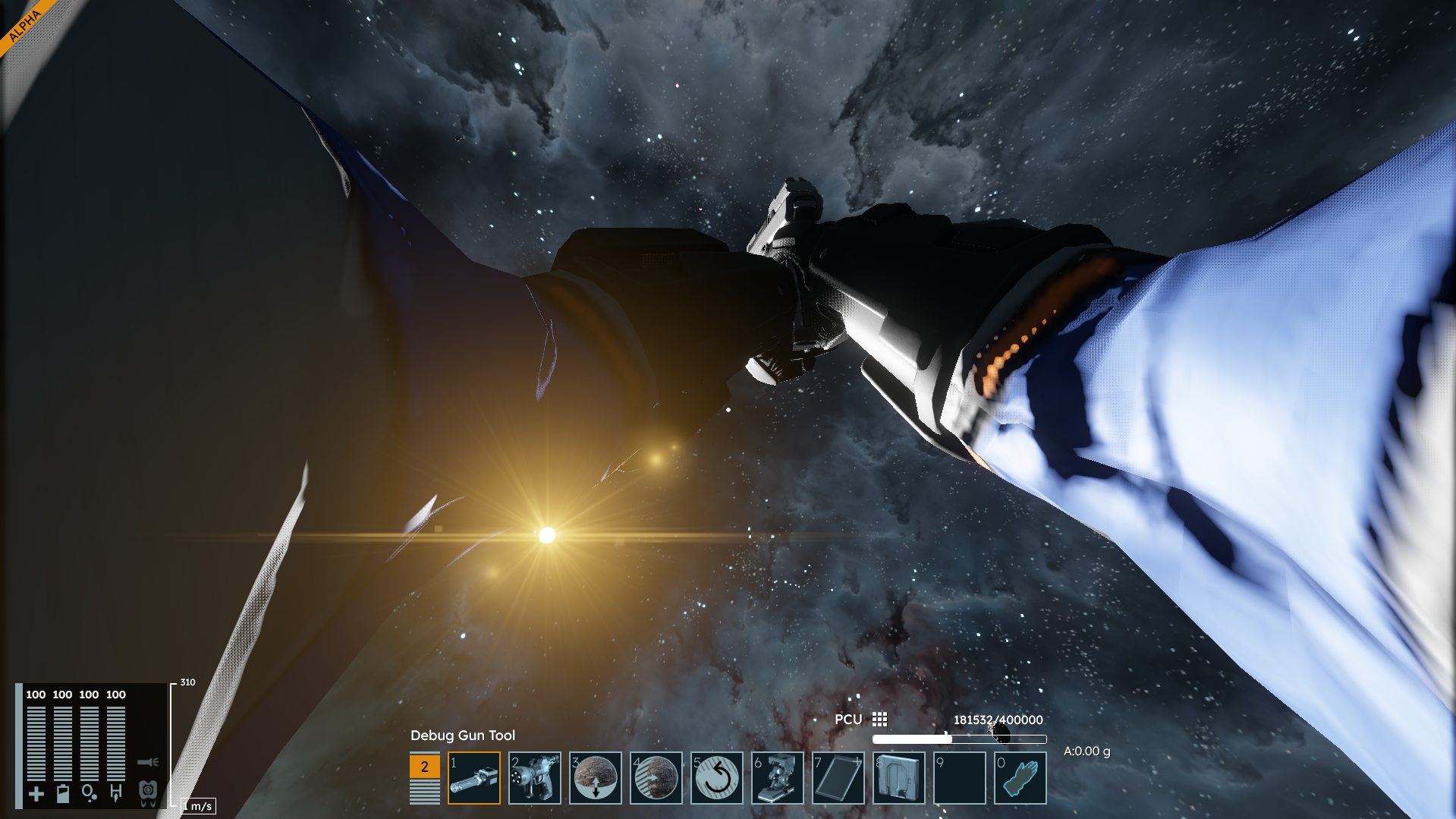The width and height of the screenshot is (1456, 819).
Task: Select the door block in slot 8
Action: click(899, 778)
